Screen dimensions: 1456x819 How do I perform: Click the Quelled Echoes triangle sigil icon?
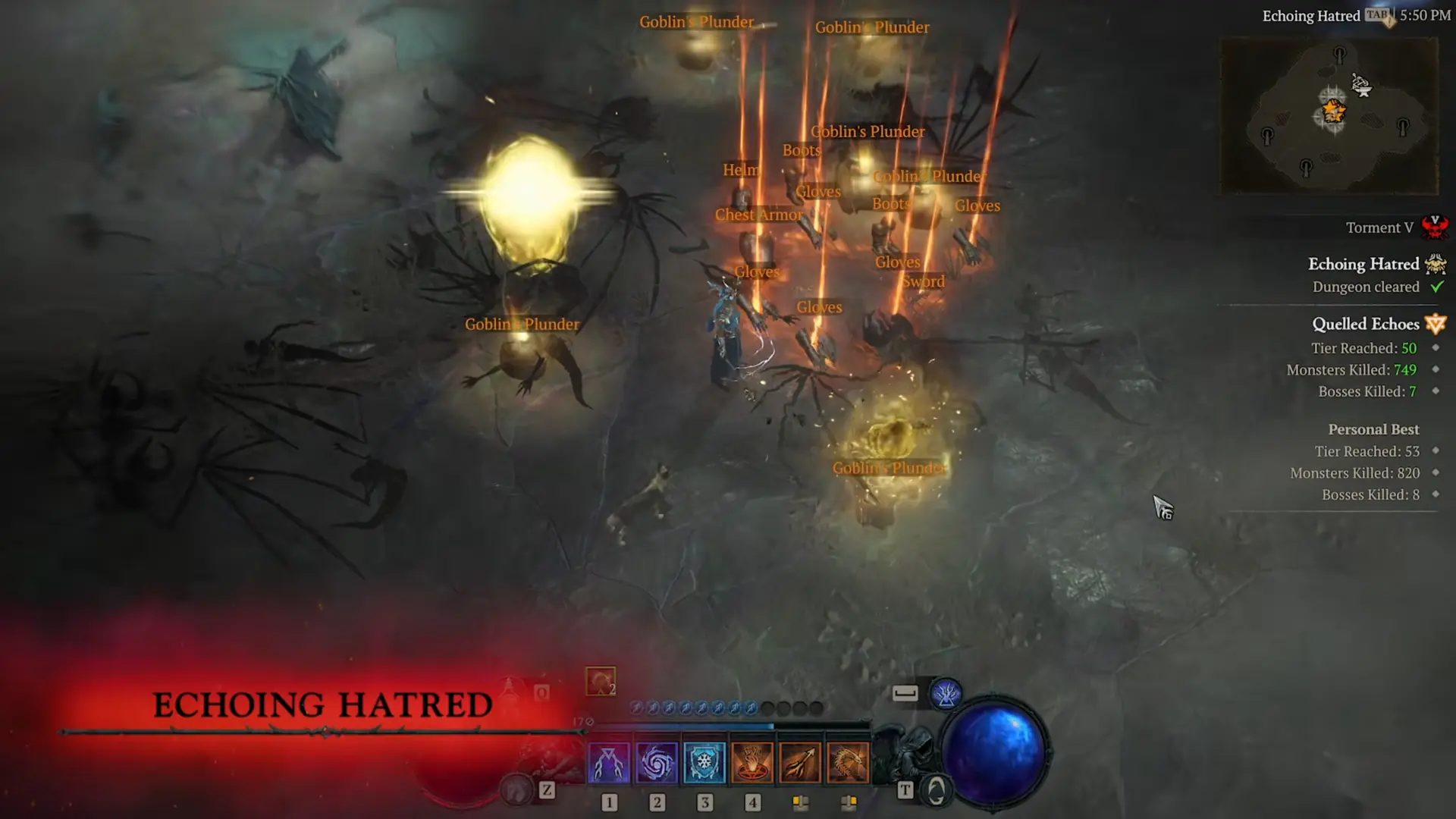pyautogui.click(x=1436, y=323)
